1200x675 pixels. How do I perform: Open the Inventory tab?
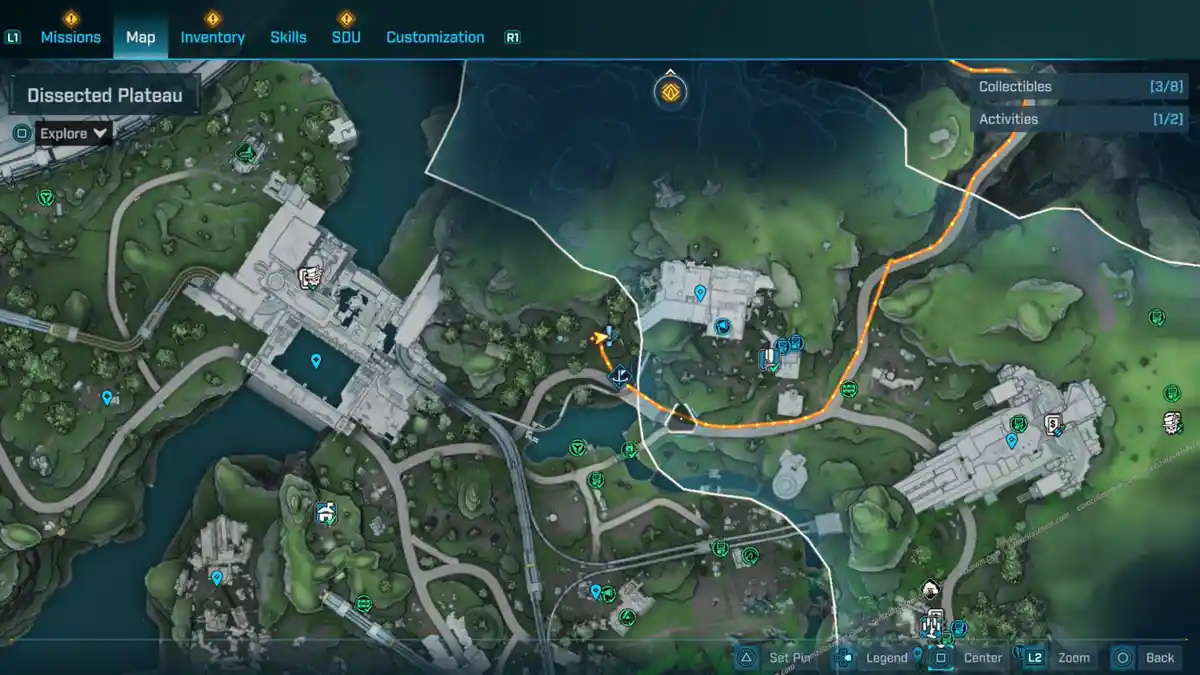[x=212, y=37]
